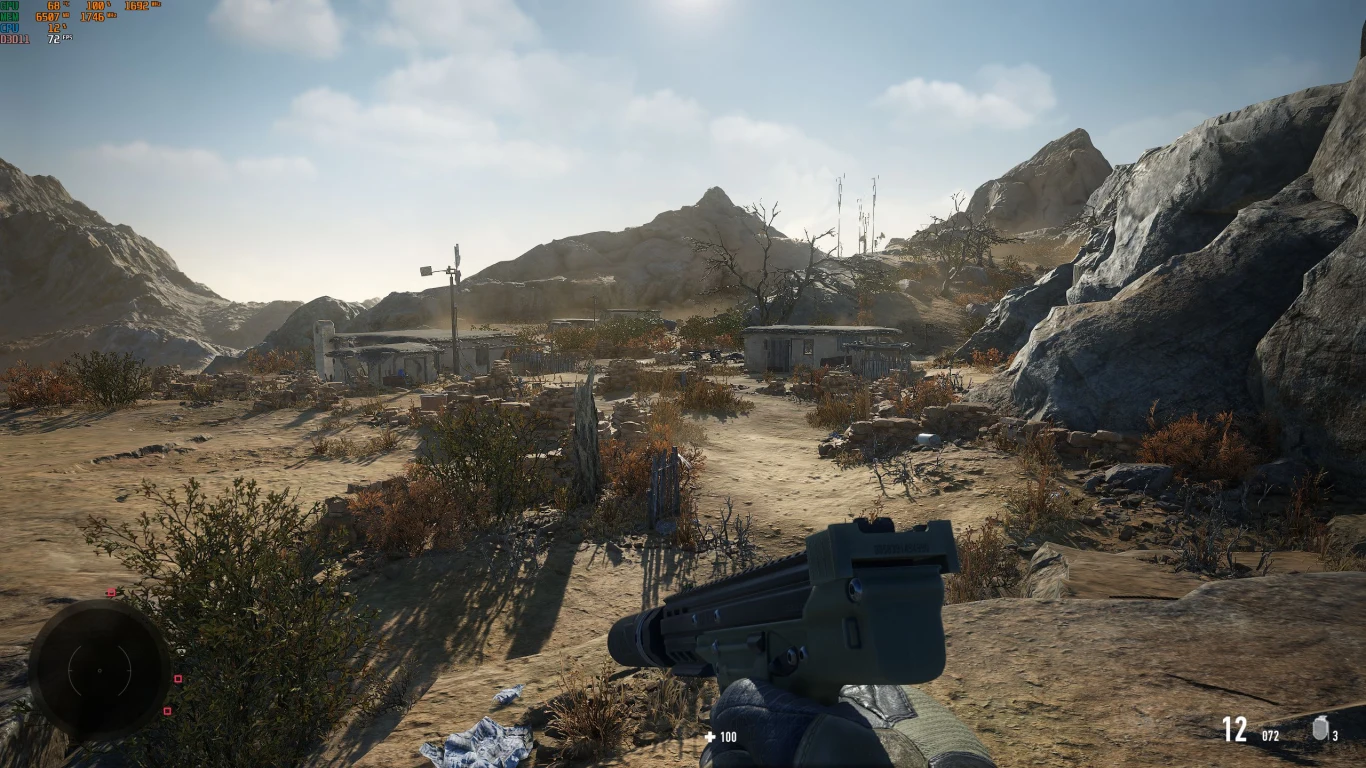
Task: Click the GPU label in the performance overlay
Action: 10,5
